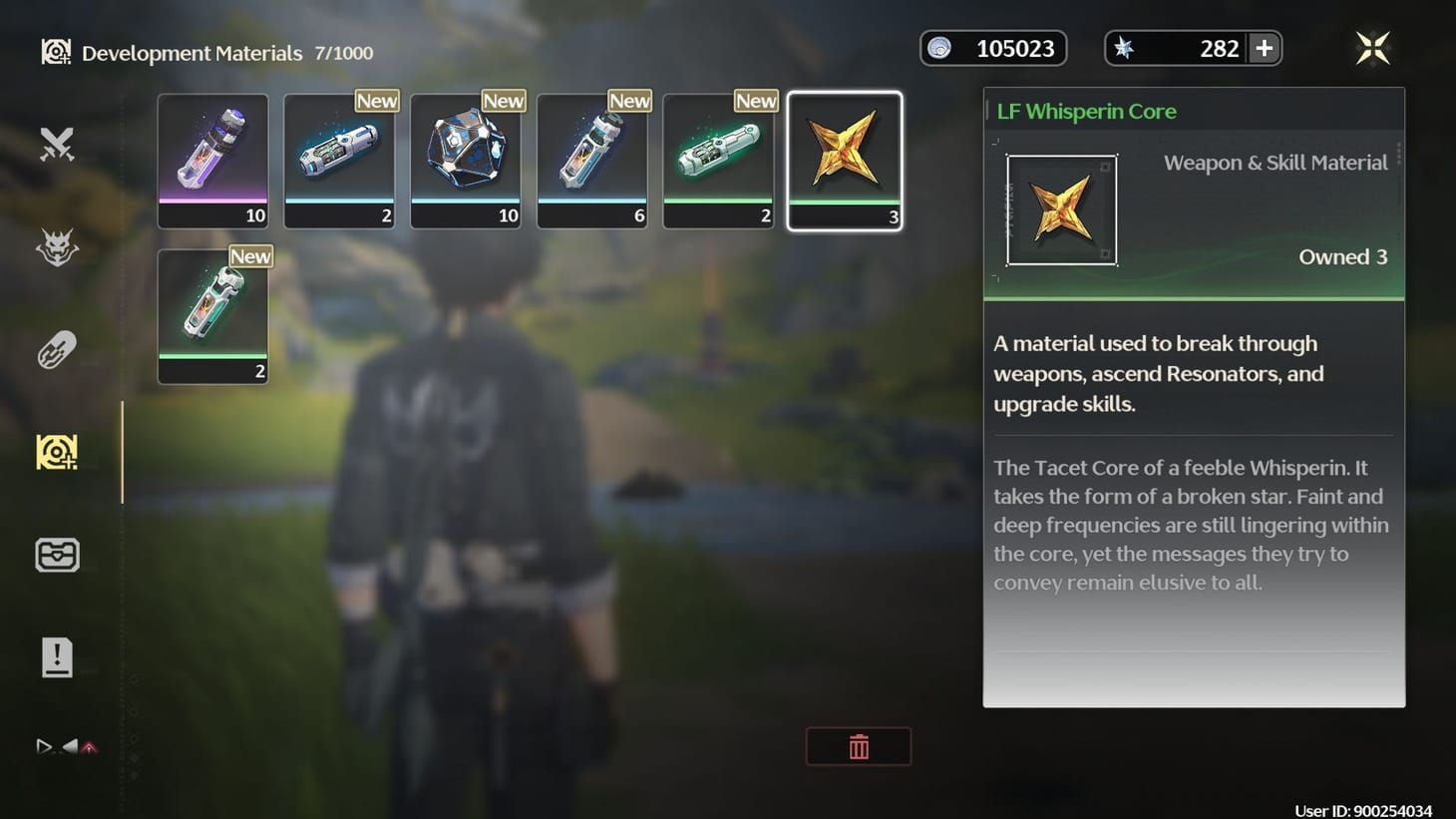Image resolution: width=1456 pixels, height=819 pixels.
Task: Select the purple potion with count 10
Action: [212, 160]
